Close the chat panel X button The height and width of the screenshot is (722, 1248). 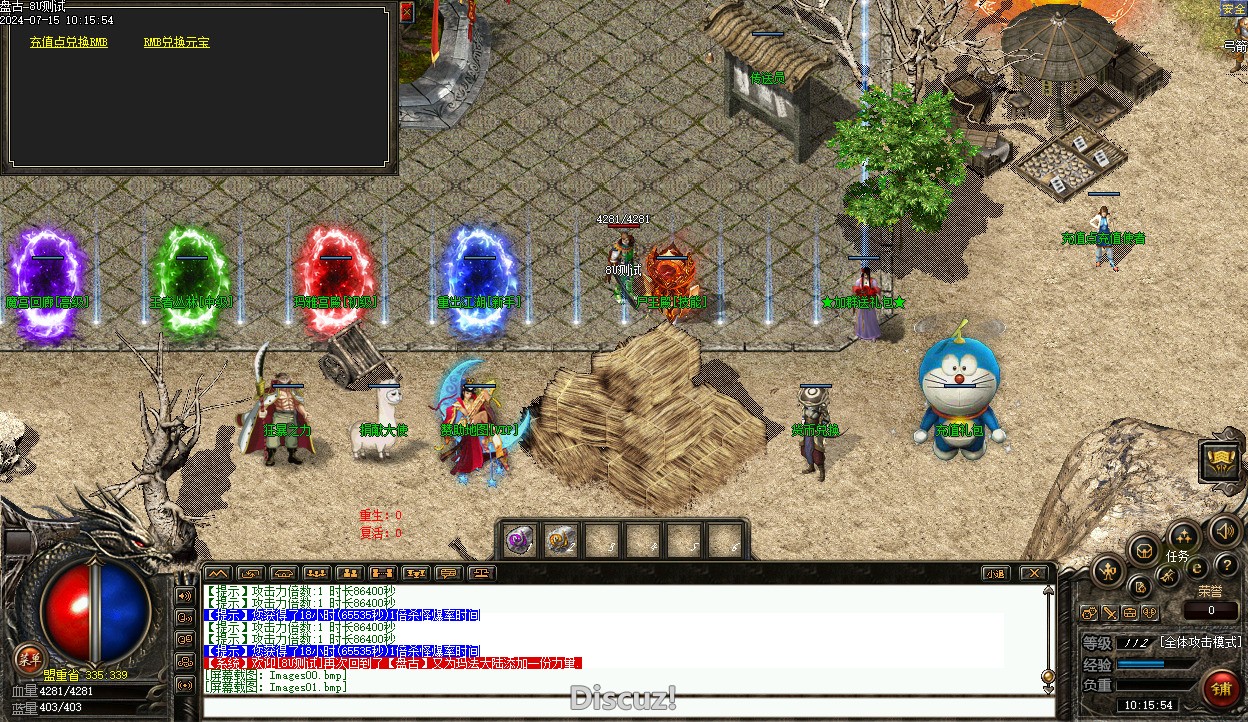[1033, 573]
